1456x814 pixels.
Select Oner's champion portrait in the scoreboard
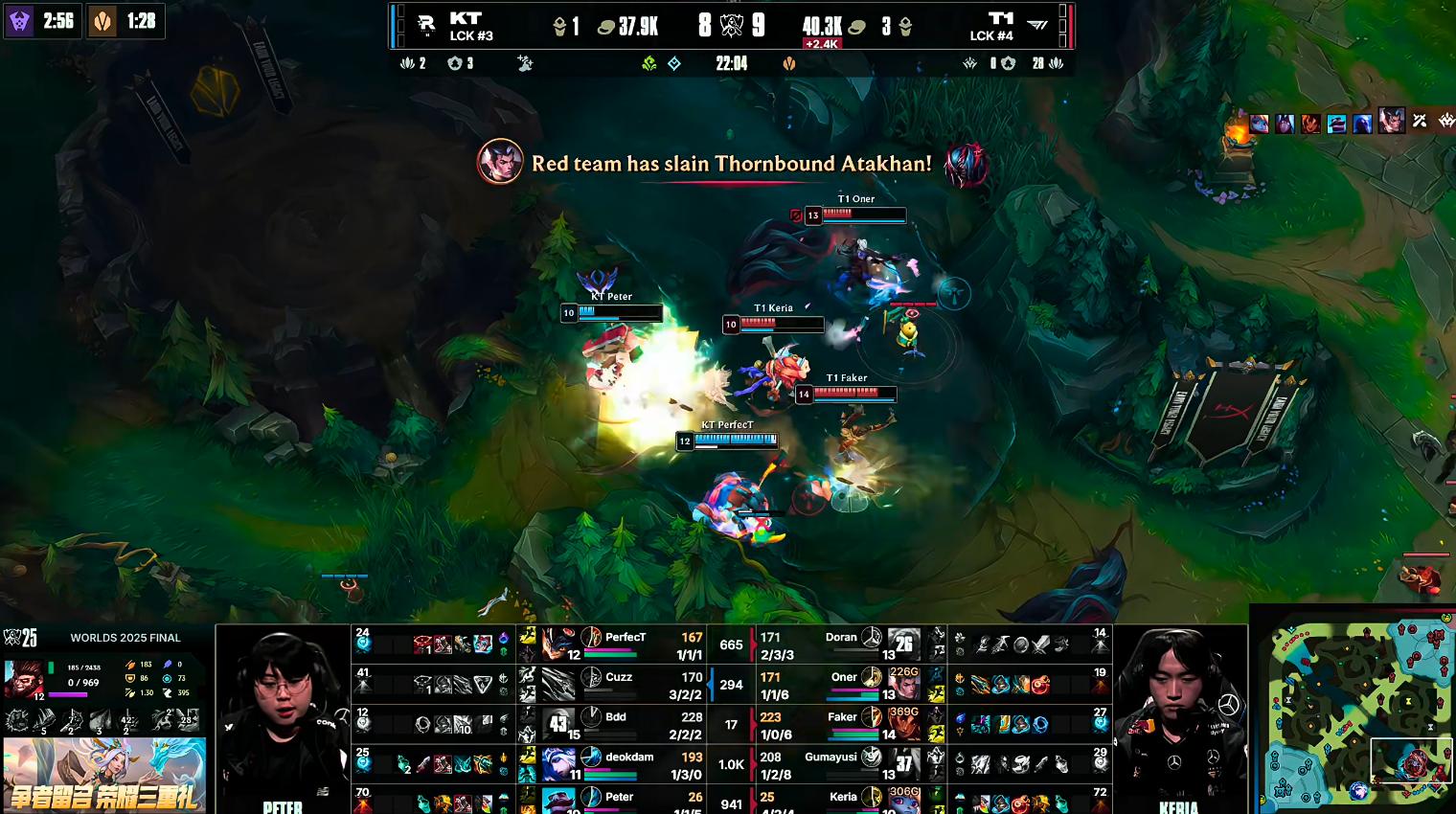click(x=904, y=685)
